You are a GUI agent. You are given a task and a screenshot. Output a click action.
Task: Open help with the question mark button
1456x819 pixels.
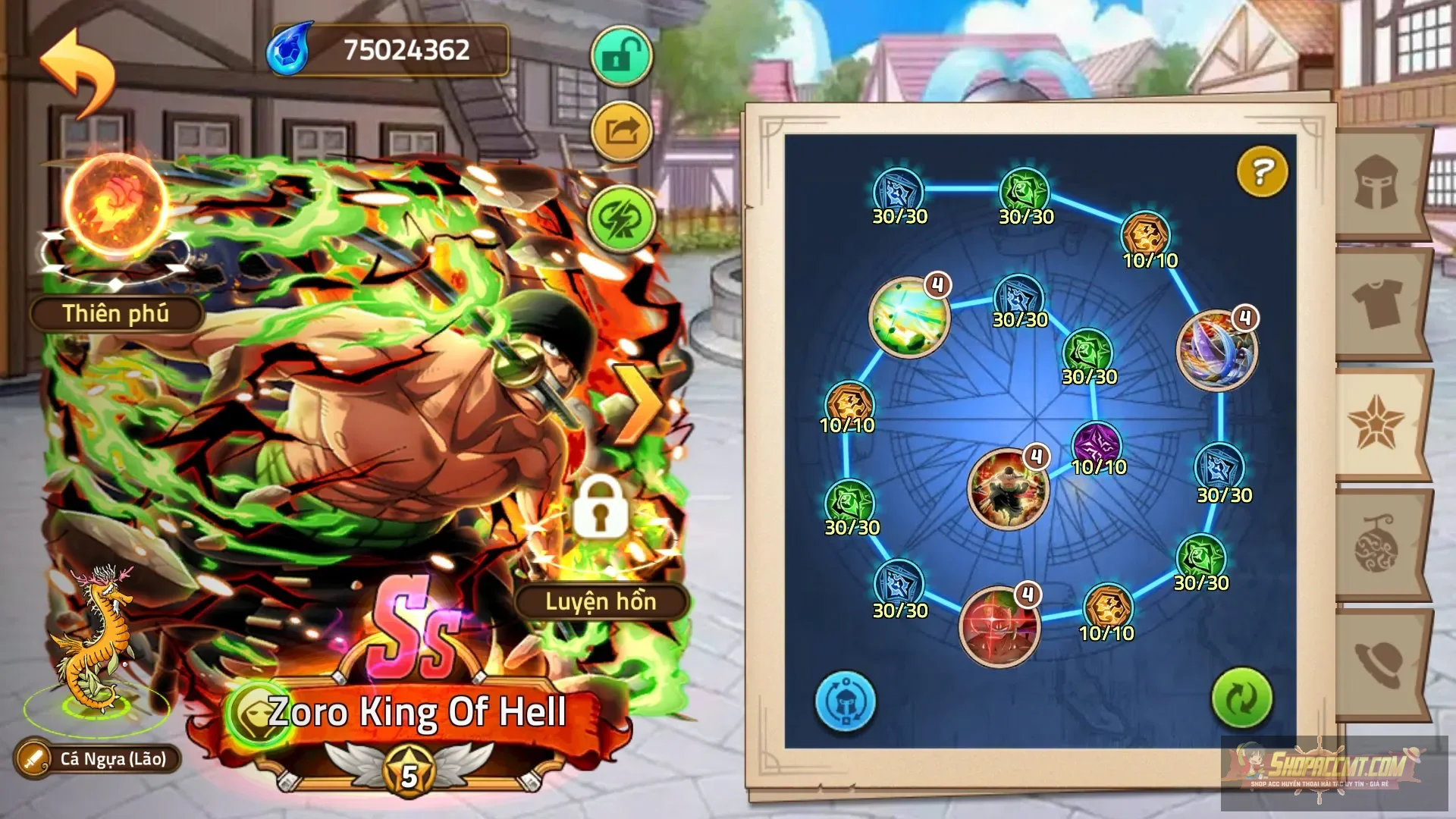[1262, 171]
